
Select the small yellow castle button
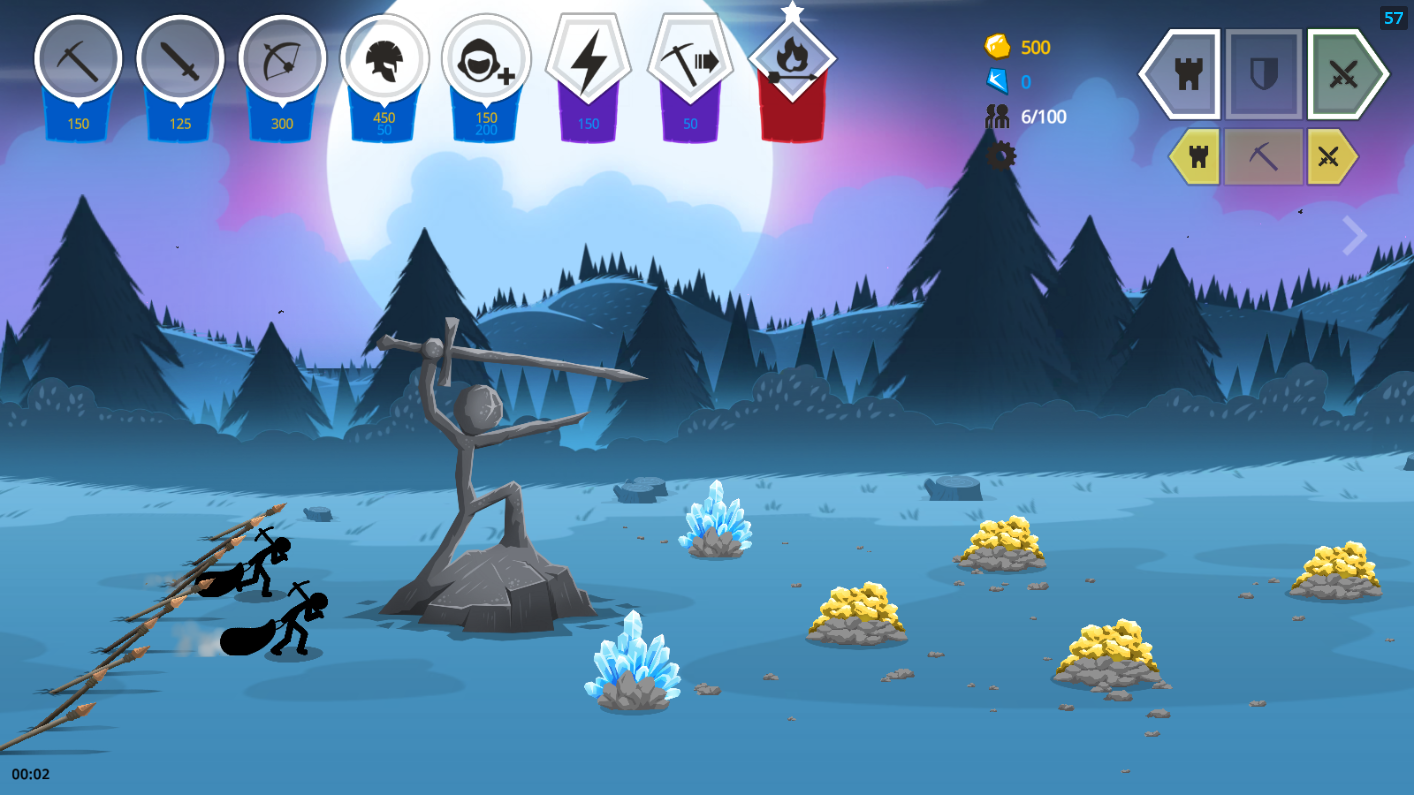pos(1197,157)
